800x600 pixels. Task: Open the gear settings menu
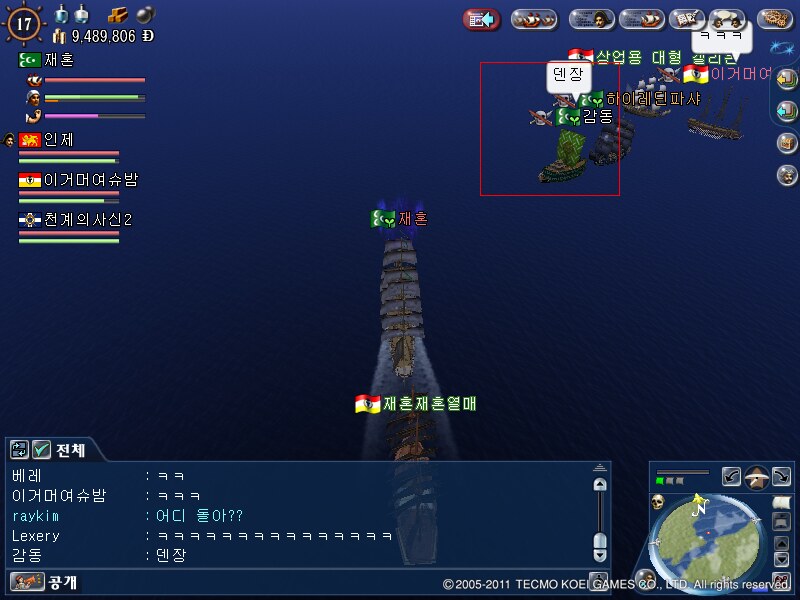[x=775, y=19]
